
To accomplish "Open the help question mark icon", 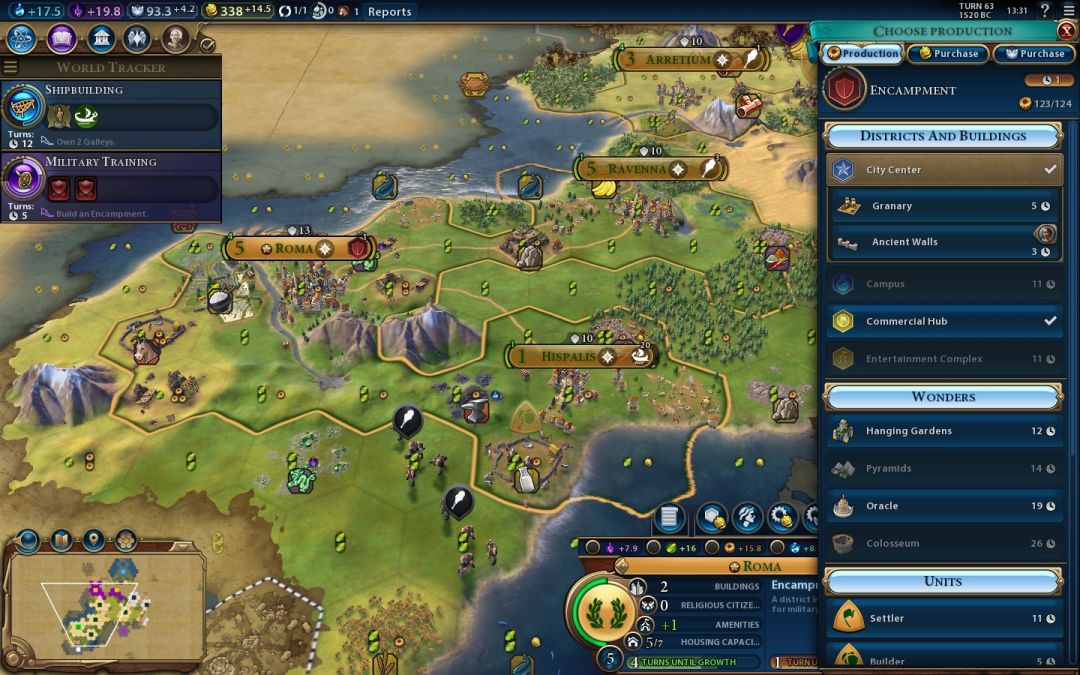I will tap(1045, 11).
